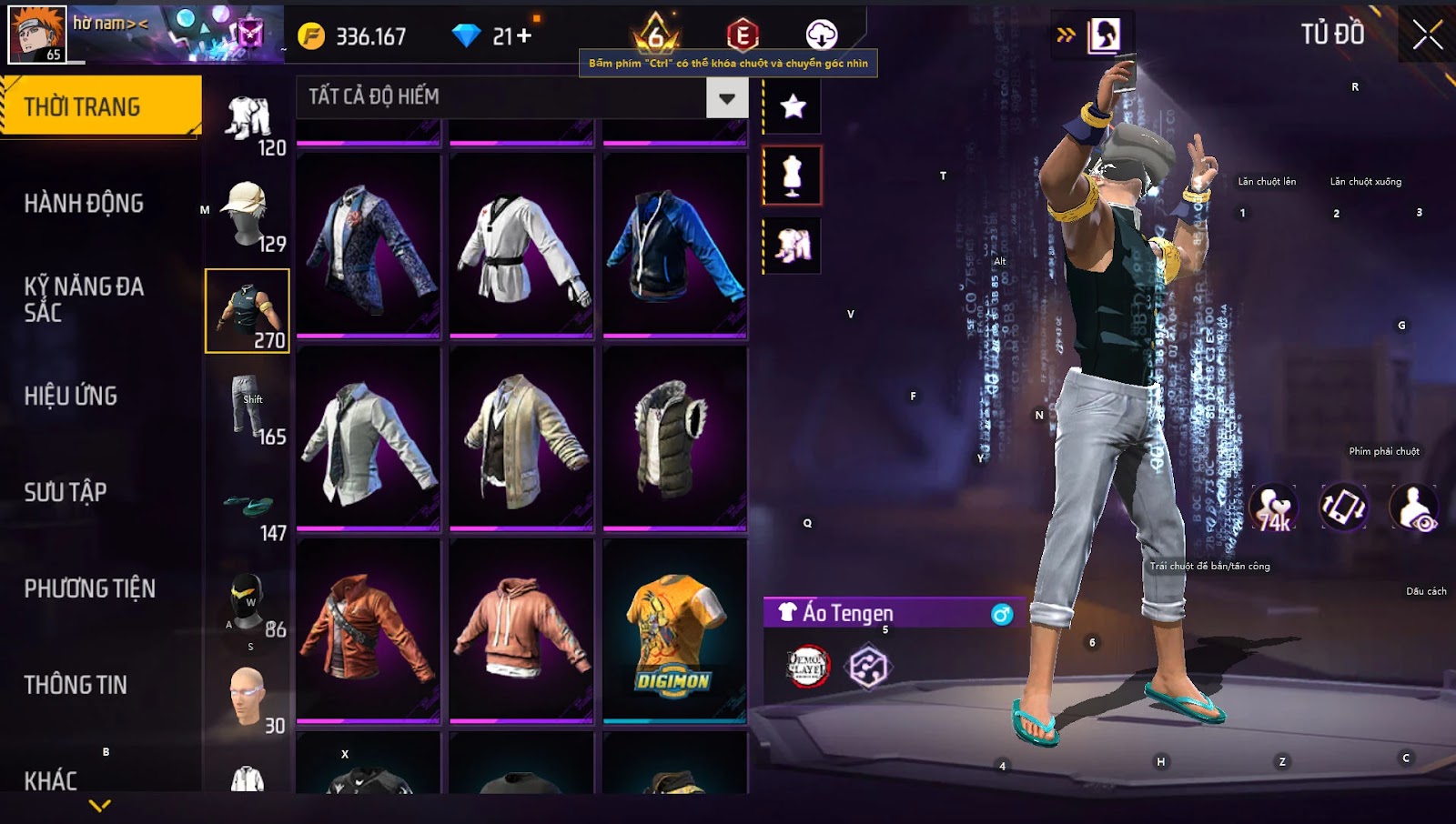Select the yellow Digimon t-shirt

coord(674,632)
